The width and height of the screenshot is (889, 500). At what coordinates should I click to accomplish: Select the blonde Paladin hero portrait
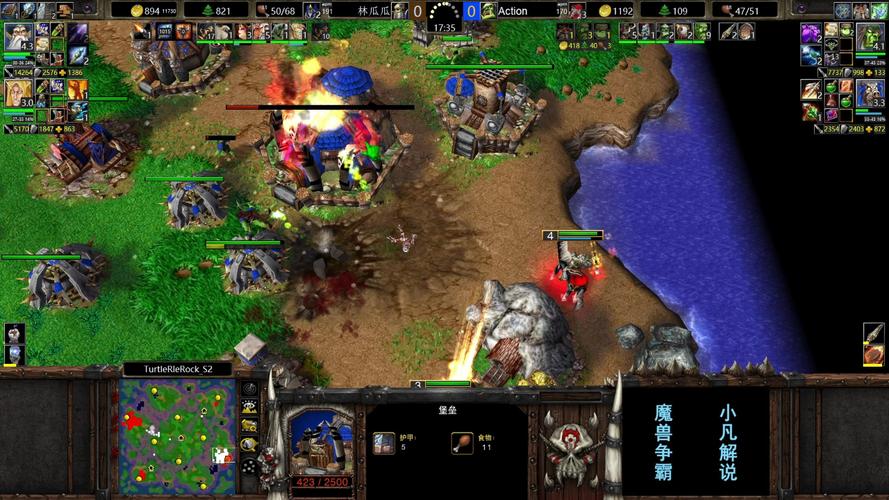17,95
